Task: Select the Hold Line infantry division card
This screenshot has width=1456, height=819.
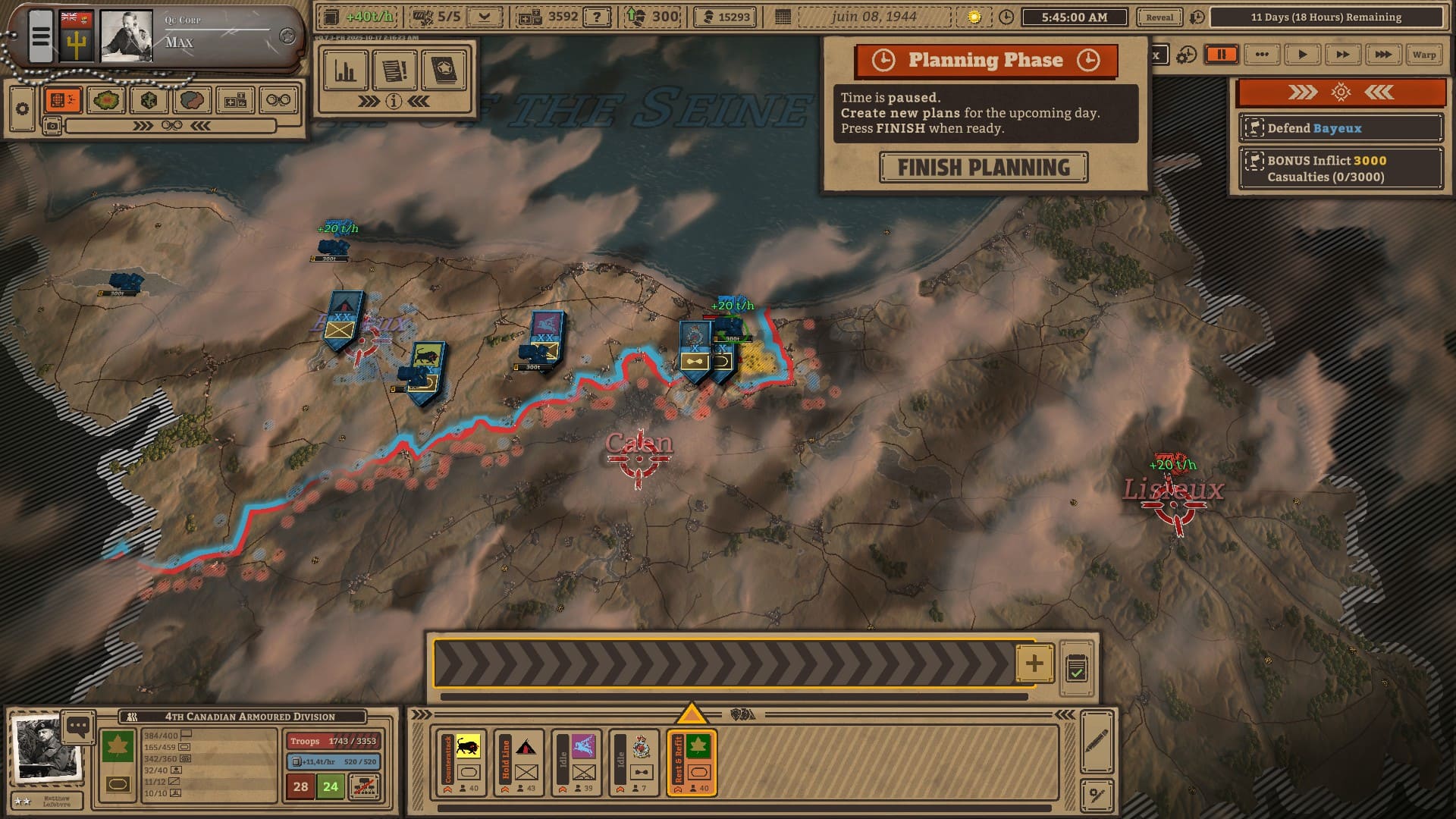Action: (x=519, y=761)
